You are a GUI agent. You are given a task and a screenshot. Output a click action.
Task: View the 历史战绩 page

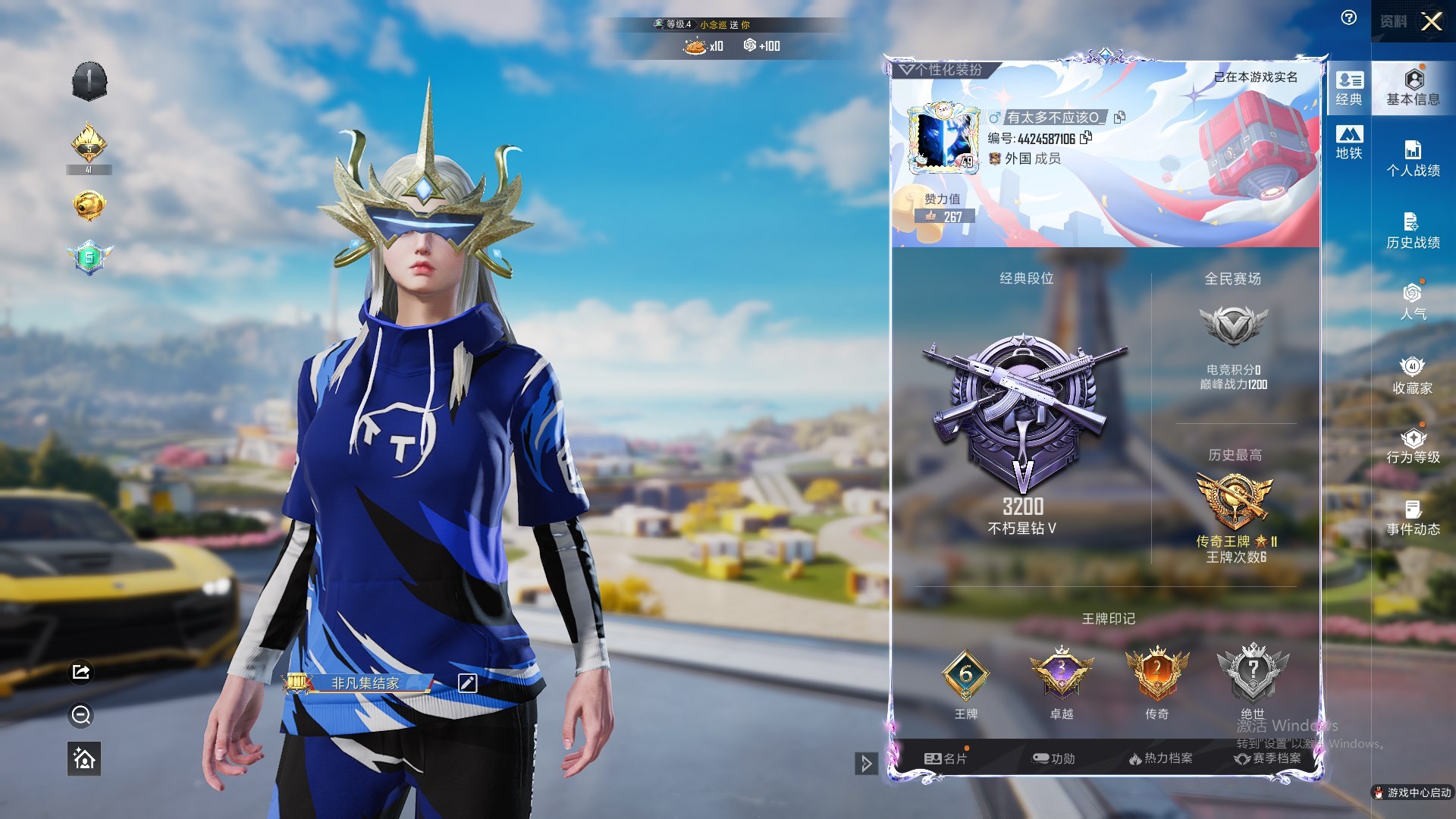click(x=1413, y=231)
